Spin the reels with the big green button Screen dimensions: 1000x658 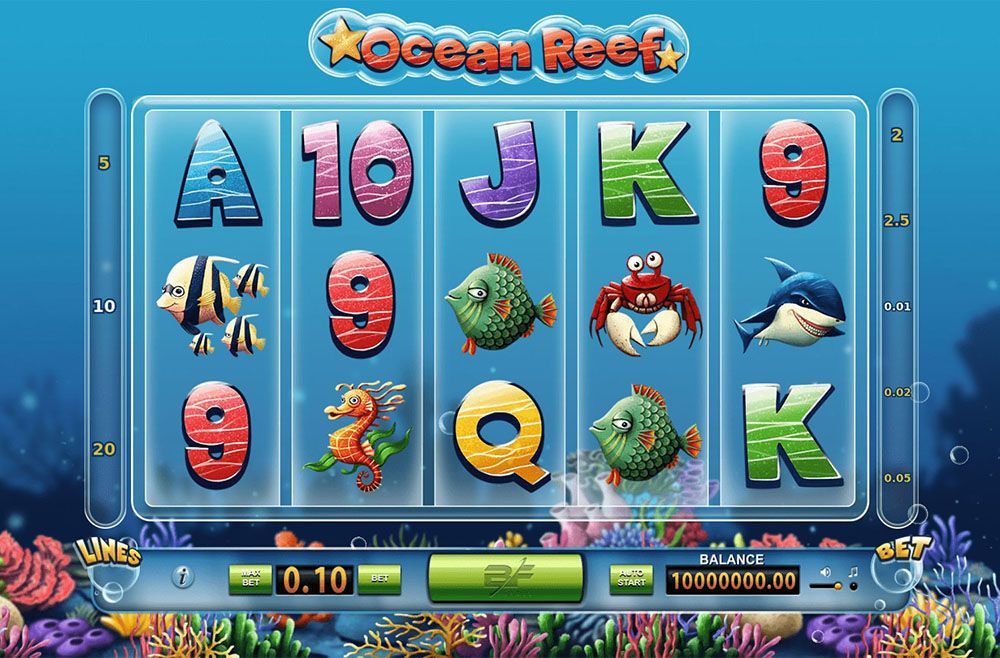(x=505, y=578)
